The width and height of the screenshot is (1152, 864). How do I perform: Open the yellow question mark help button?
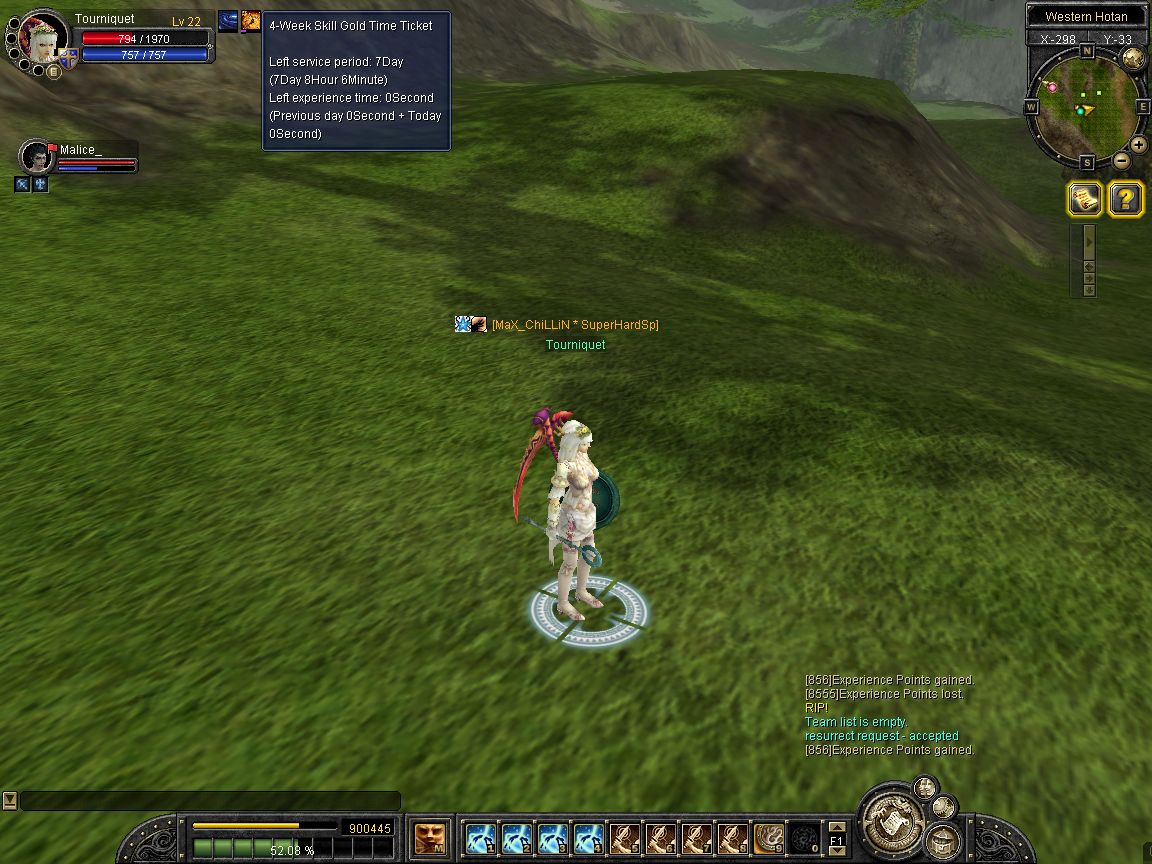(1126, 200)
